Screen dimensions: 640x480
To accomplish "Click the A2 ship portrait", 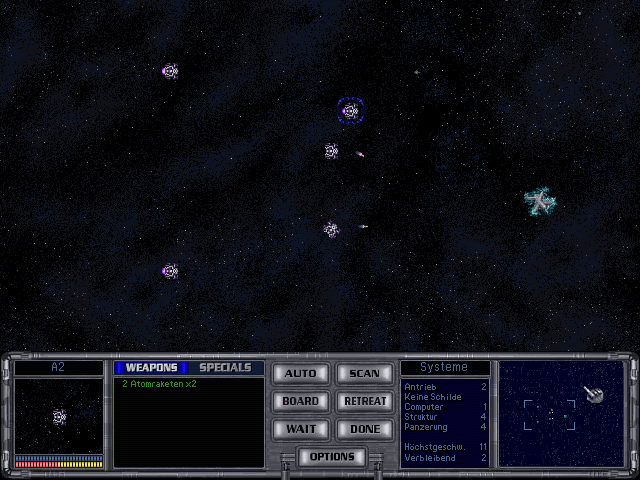I will [x=59, y=416].
